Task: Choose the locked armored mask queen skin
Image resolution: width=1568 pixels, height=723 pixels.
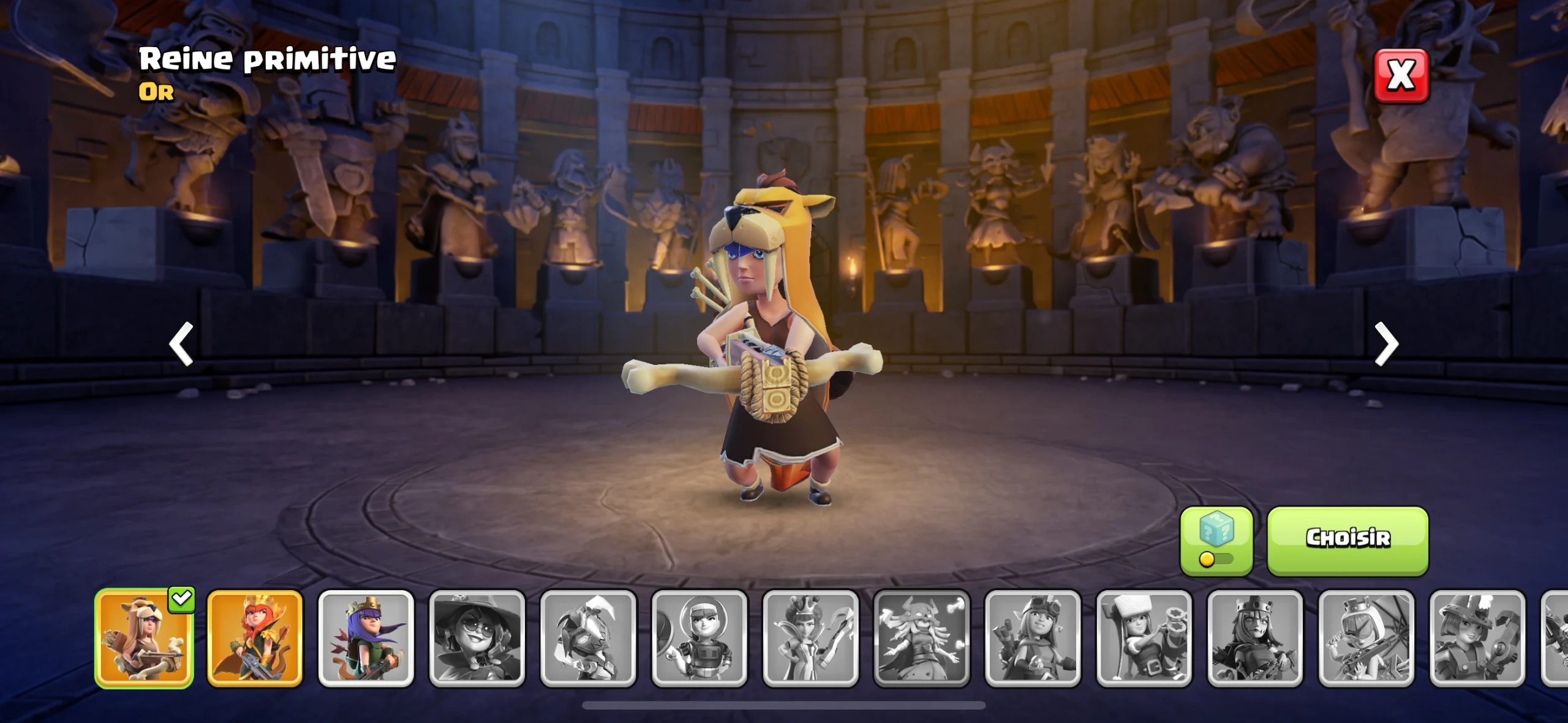Action: tap(589, 638)
